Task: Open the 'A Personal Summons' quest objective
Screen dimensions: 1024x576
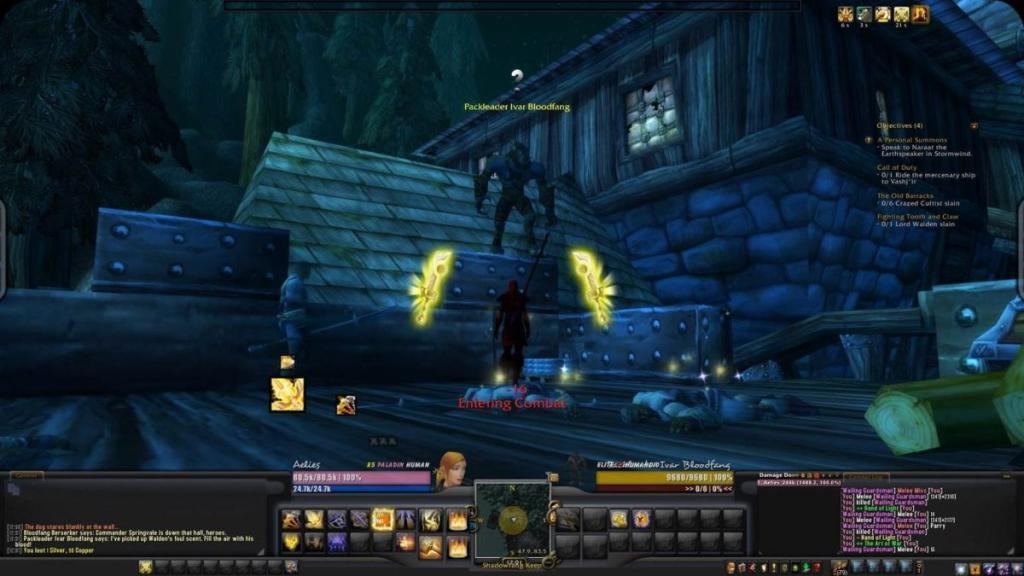Action: 911,140
